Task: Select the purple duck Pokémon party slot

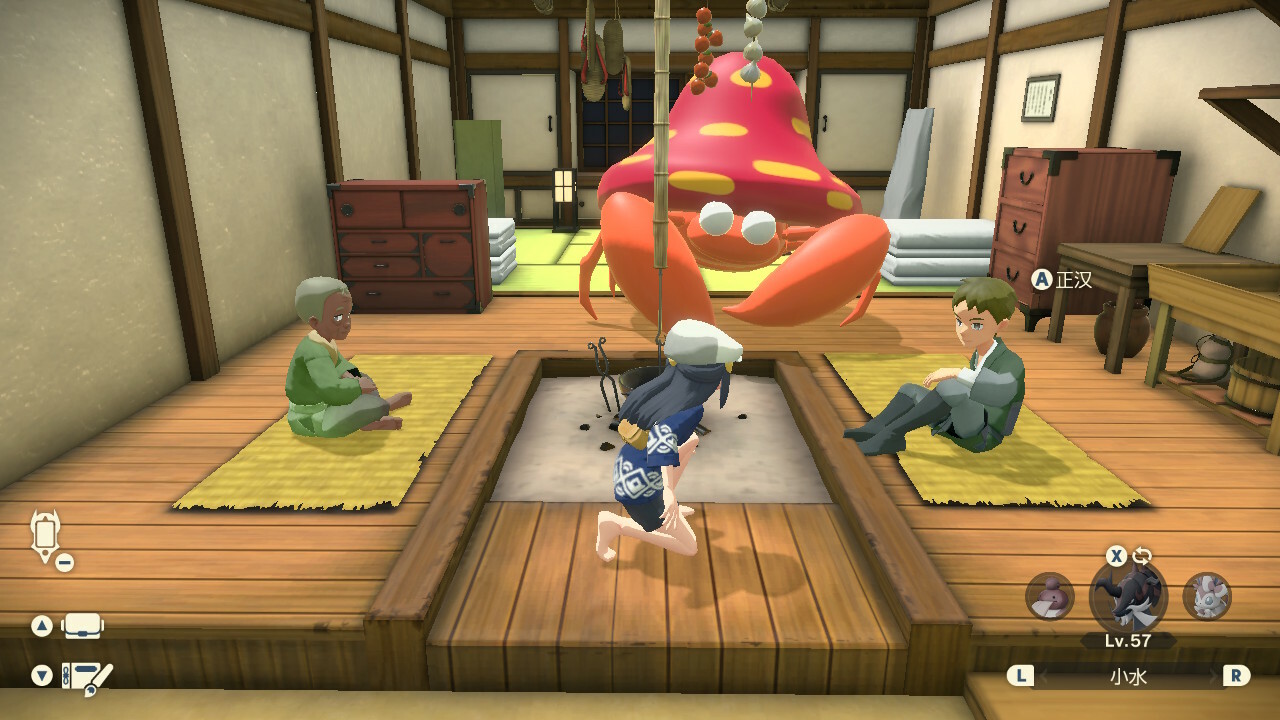Action: [x=1049, y=596]
